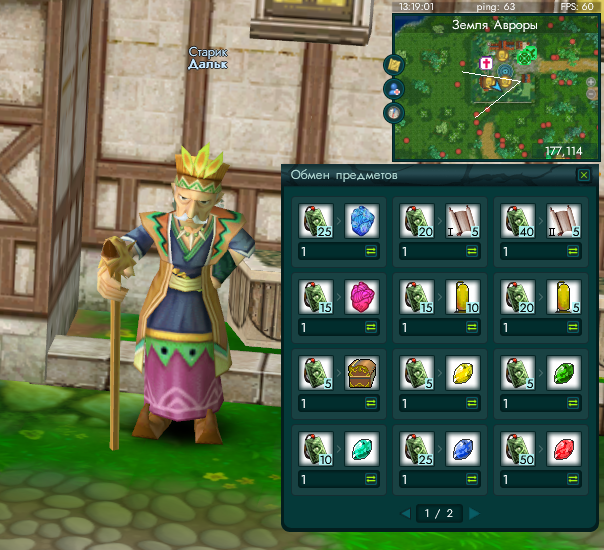Open the world map from minimap button
Screen dimensions: 604x550
click(395, 64)
